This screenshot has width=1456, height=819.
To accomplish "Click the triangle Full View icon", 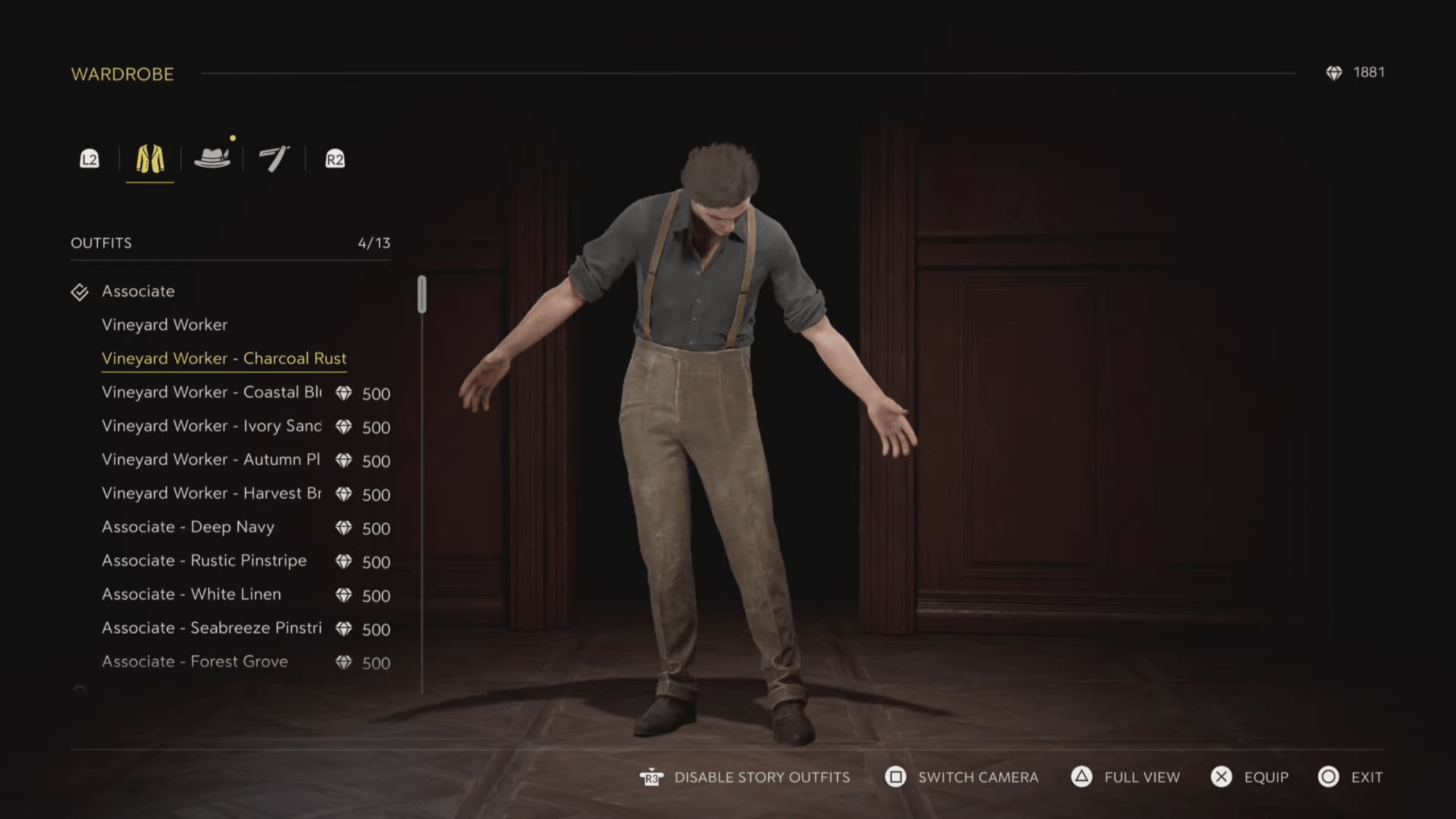I will pyautogui.click(x=1082, y=777).
